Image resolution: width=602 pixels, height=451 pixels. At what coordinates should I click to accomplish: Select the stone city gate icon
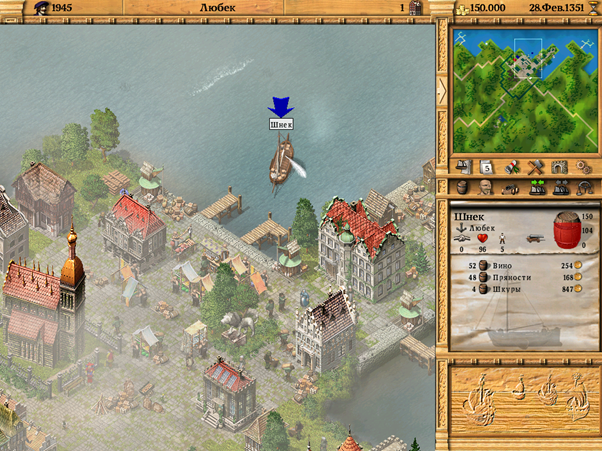click(x=559, y=167)
